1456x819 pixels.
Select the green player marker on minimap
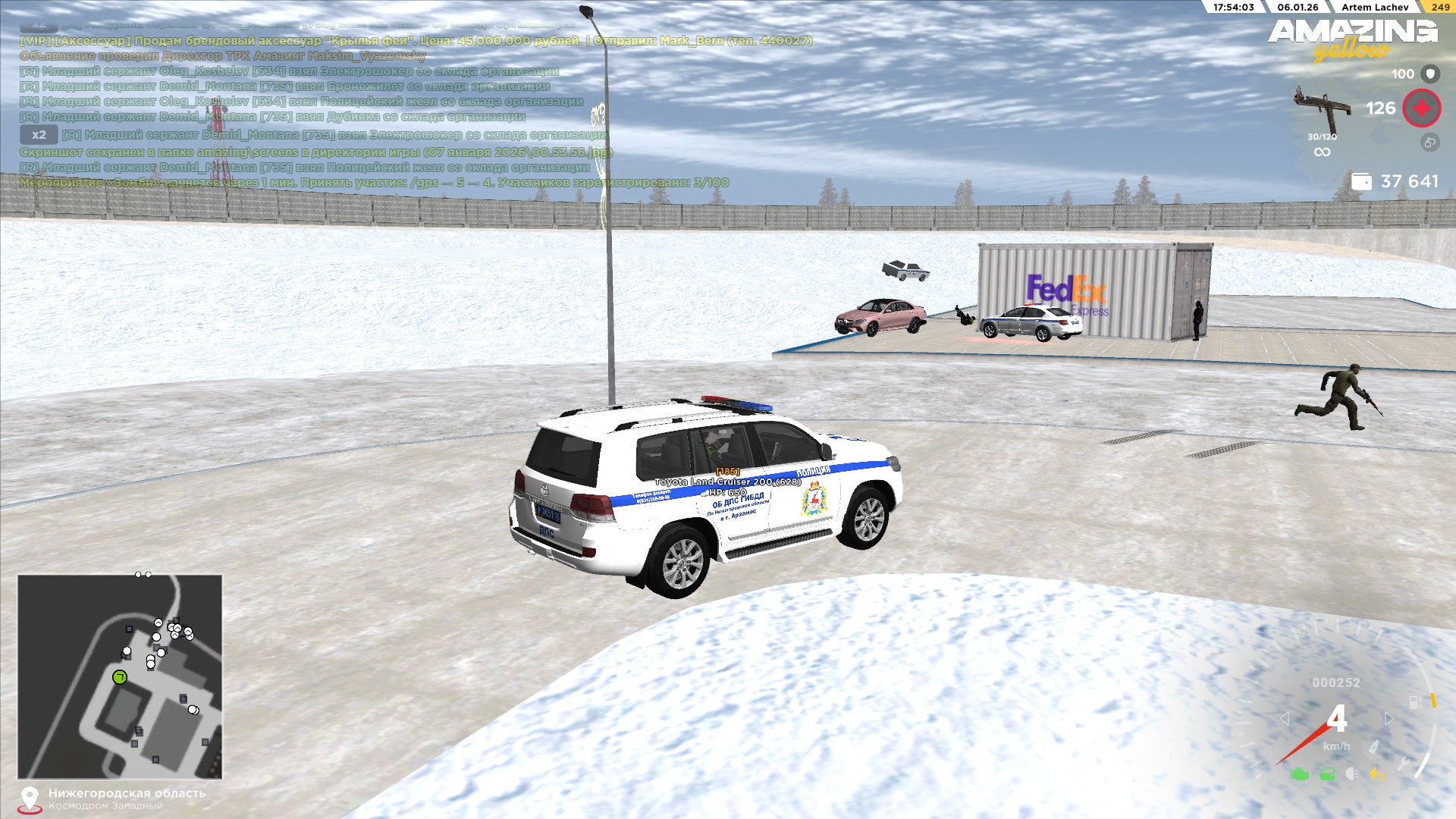120,677
